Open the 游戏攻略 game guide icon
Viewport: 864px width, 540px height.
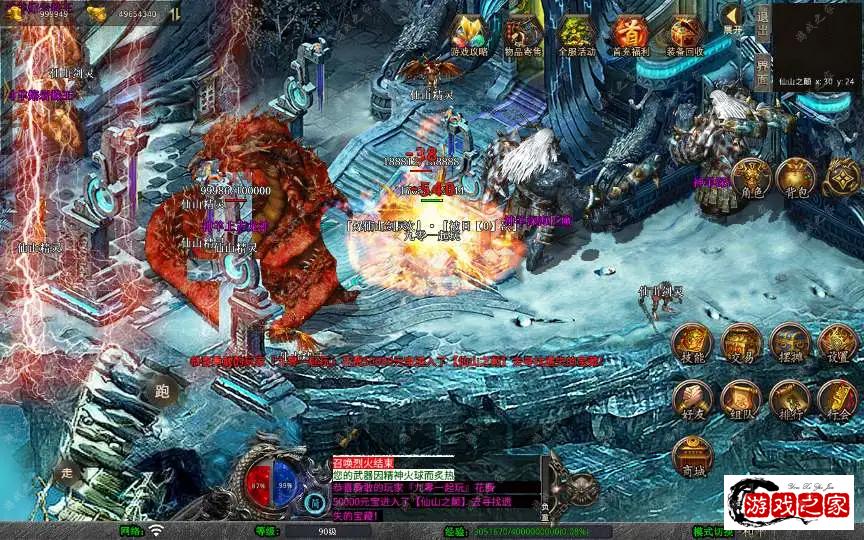(468, 35)
